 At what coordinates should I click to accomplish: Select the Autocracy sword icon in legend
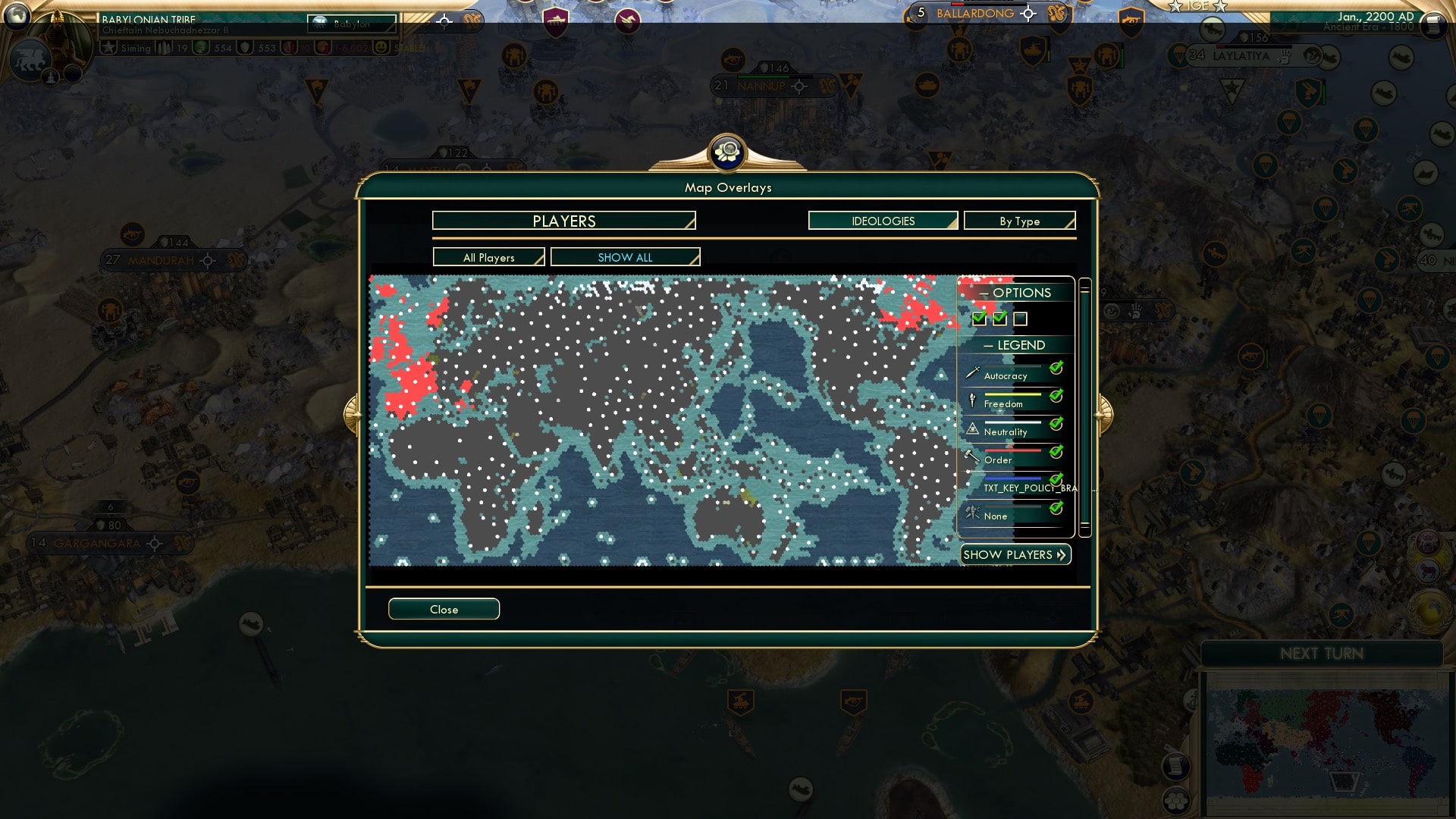(971, 373)
